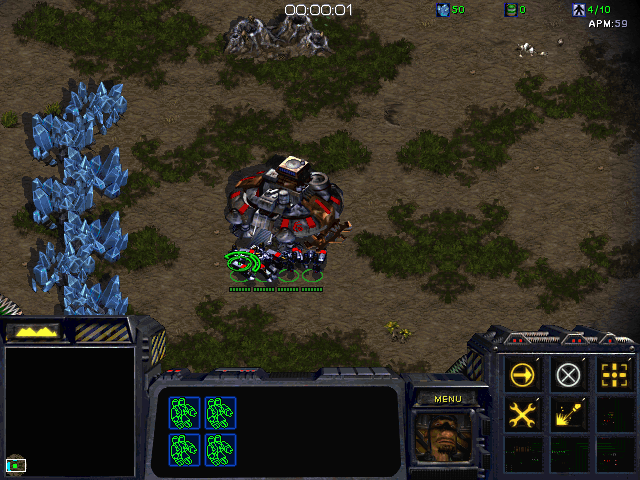Select the Gather resources command

click(x=568, y=413)
